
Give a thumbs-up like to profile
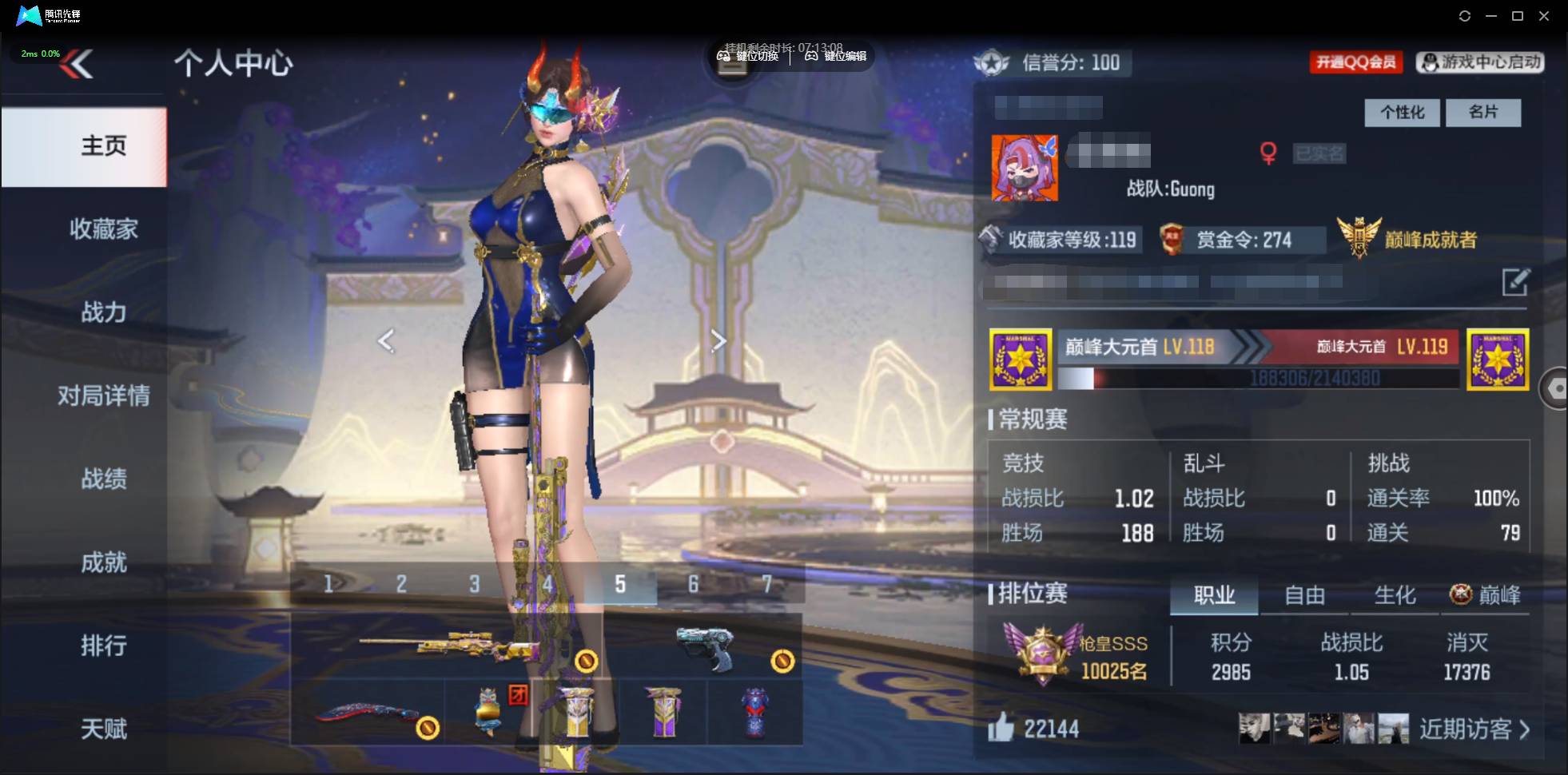click(x=1001, y=728)
